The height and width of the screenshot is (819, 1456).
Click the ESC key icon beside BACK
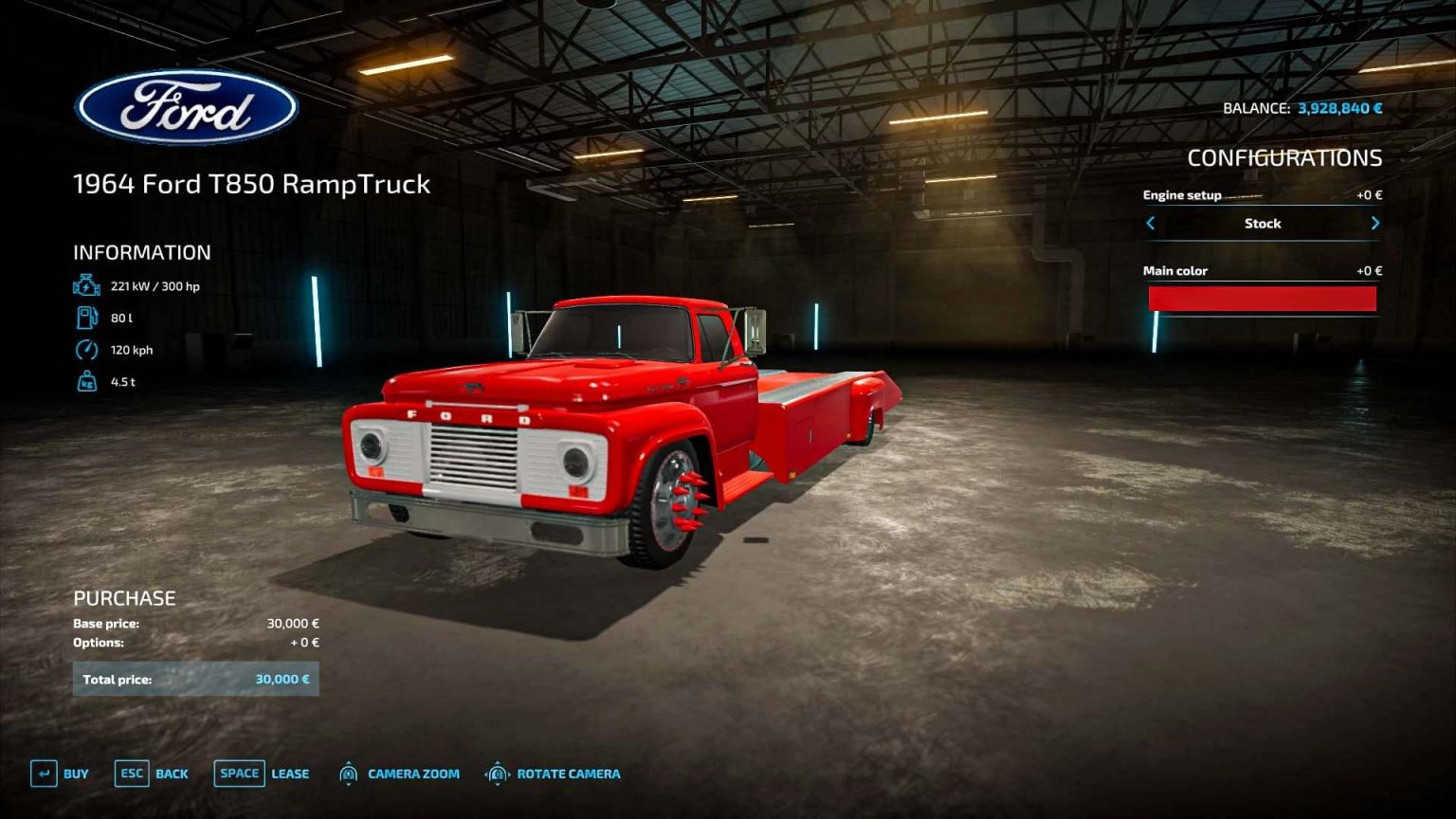(132, 773)
